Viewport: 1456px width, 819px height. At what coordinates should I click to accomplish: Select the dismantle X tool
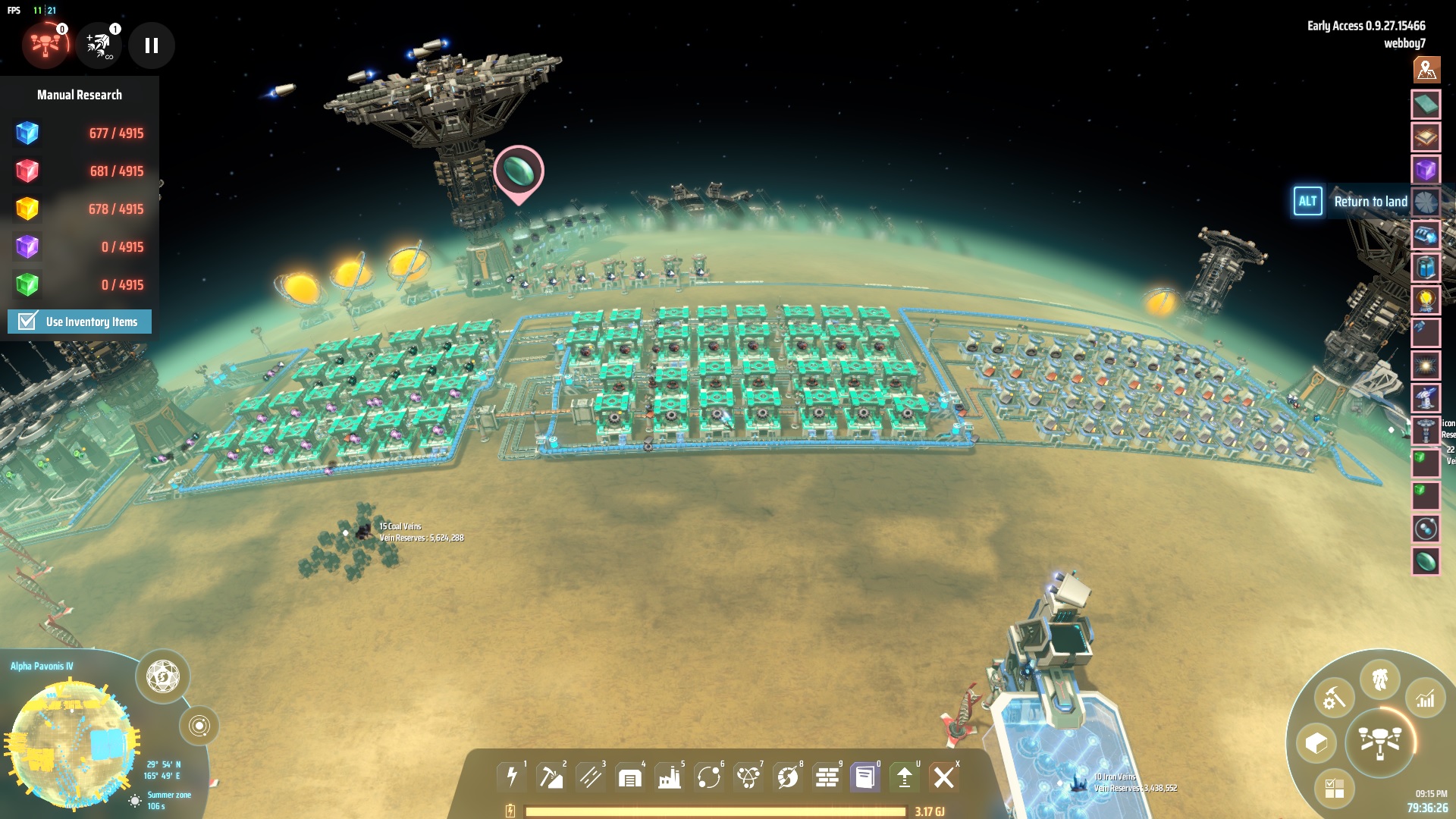click(x=944, y=777)
